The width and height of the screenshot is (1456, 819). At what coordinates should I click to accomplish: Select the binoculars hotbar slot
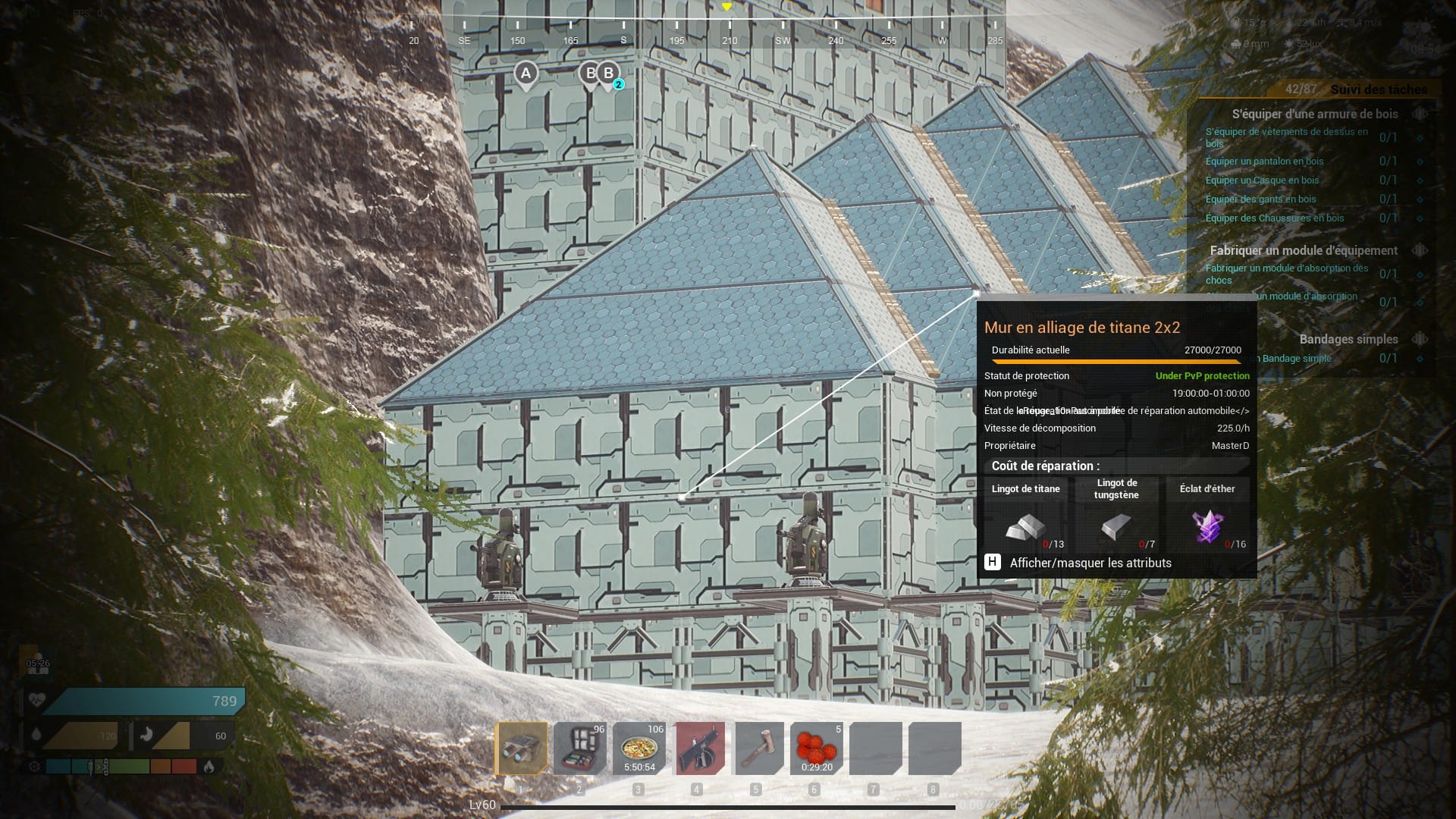522,748
